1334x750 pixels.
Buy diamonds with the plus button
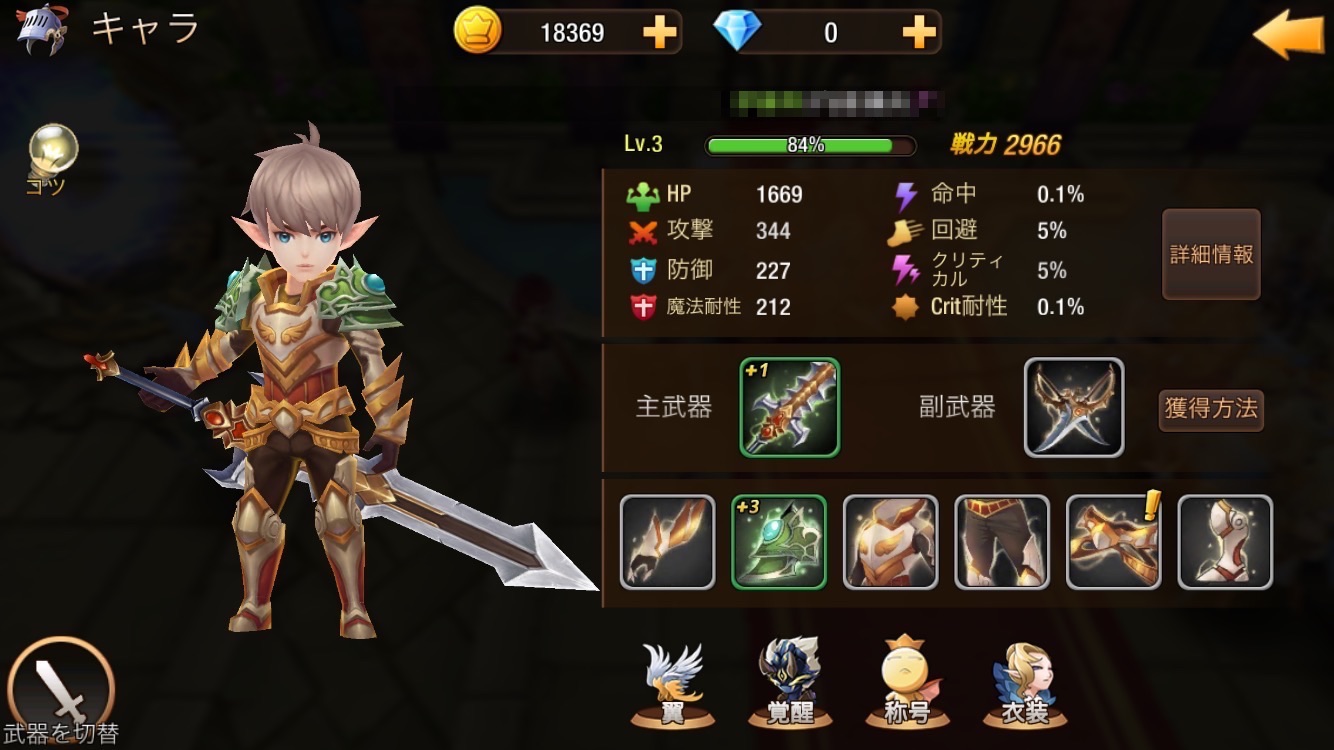(x=918, y=33)
